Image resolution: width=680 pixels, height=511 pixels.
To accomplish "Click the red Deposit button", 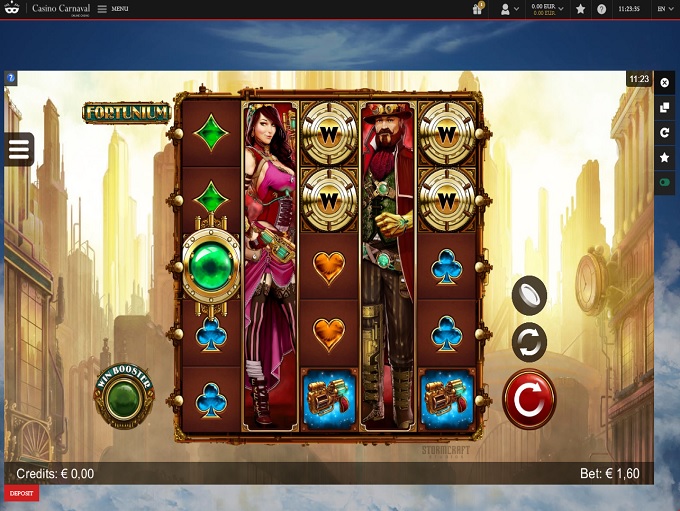I will coord(21,493).
